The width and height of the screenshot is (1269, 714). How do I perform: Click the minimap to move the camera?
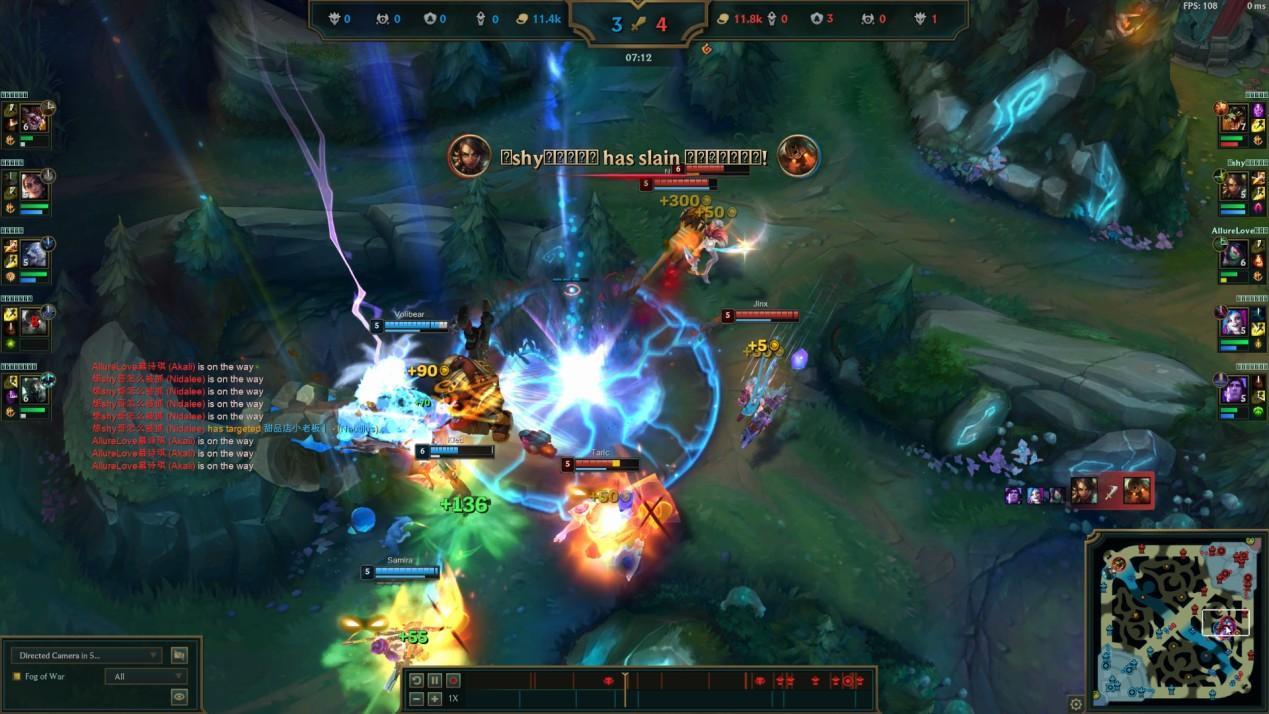[x=1177, y=620]
